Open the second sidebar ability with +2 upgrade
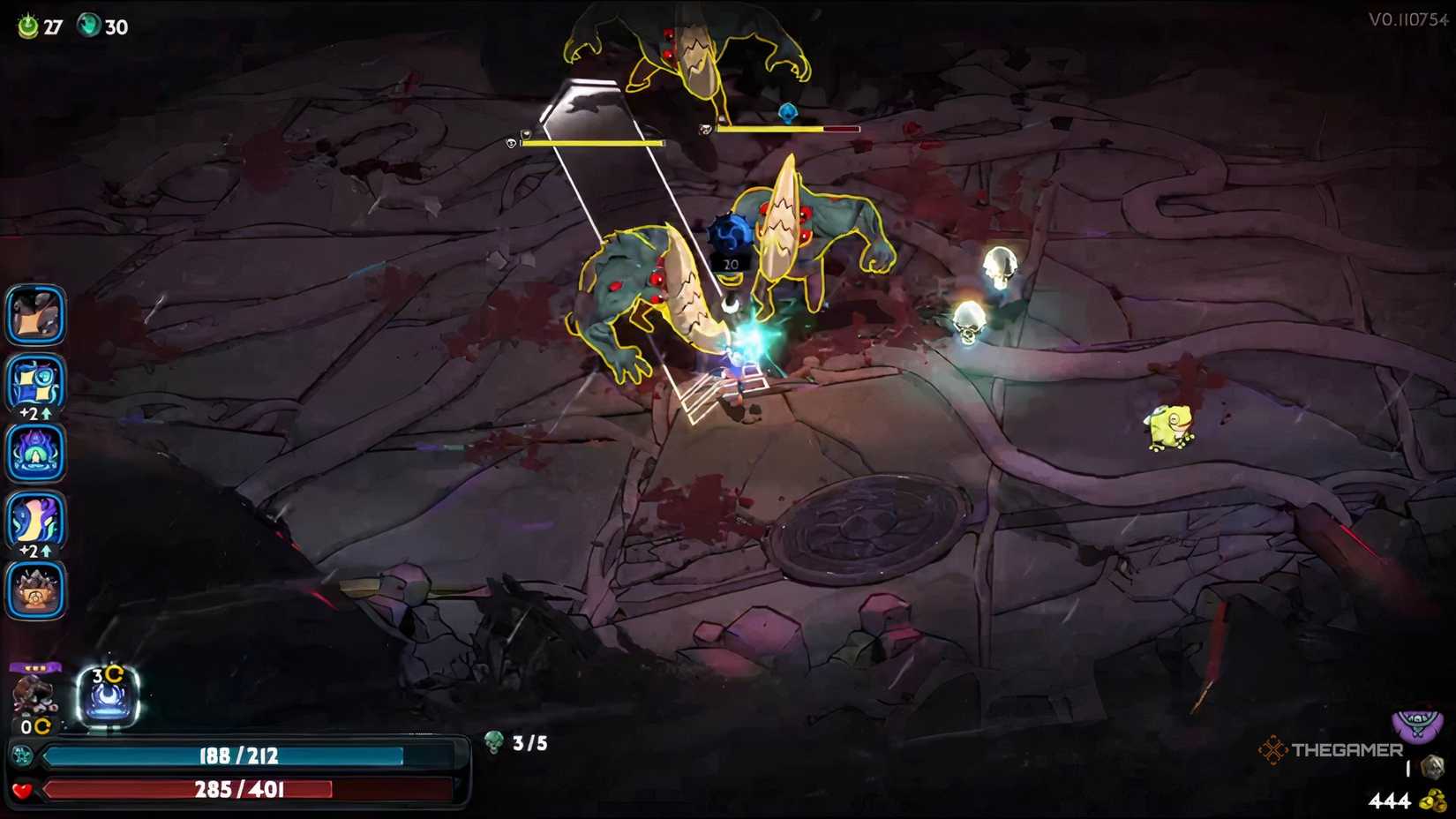1456x819 pixels. tap(35, 383)
